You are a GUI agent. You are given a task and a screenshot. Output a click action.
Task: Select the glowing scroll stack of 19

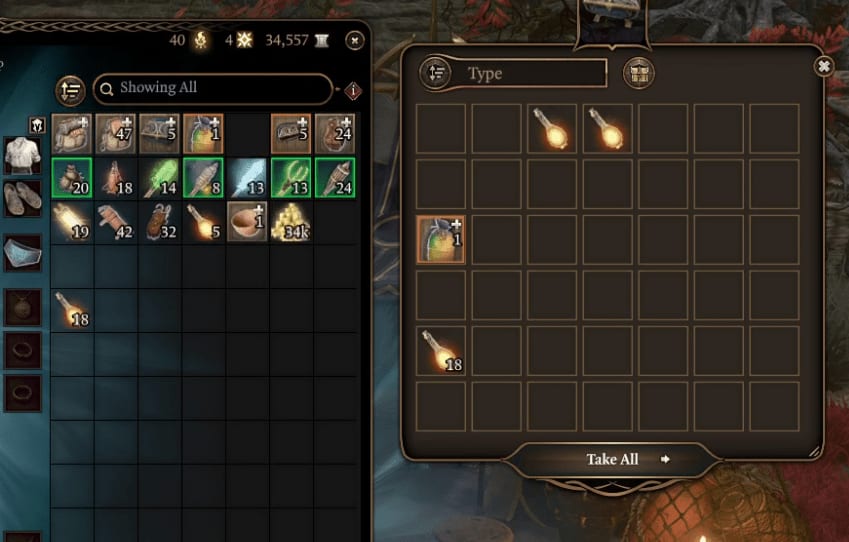click(x=71, y=222)
